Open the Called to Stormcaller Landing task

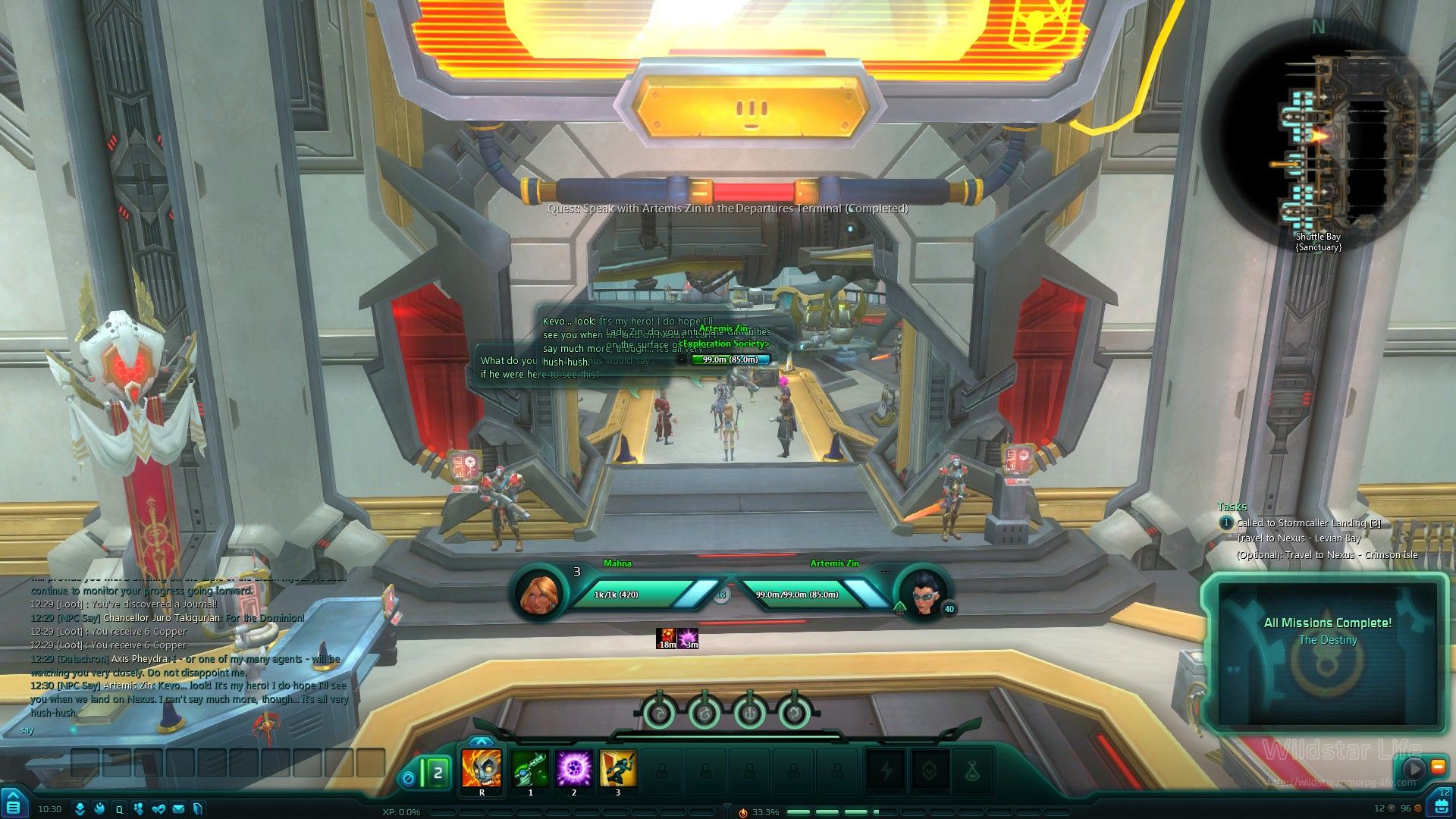pos(1307,523)
